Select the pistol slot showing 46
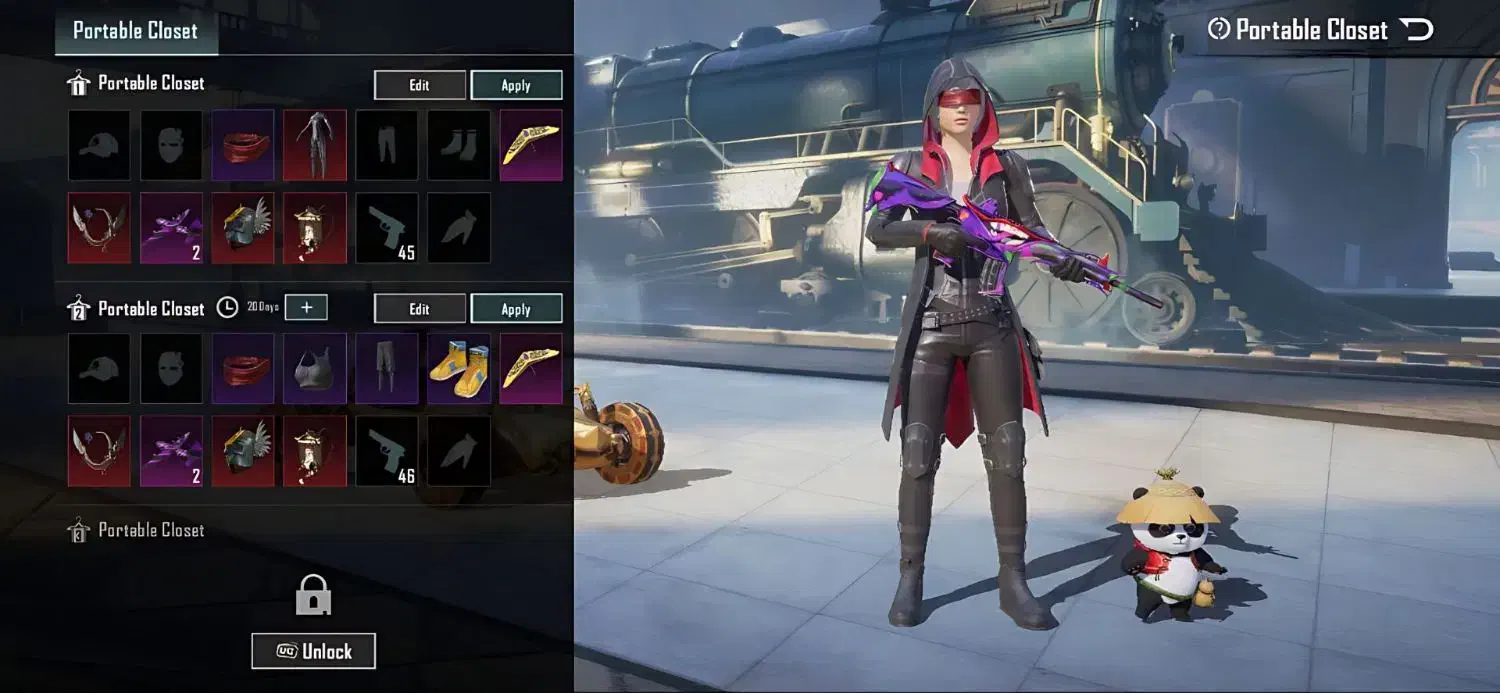Image resolution: width=1500 pixels, height=693 pixels. [x=387, y=451]
